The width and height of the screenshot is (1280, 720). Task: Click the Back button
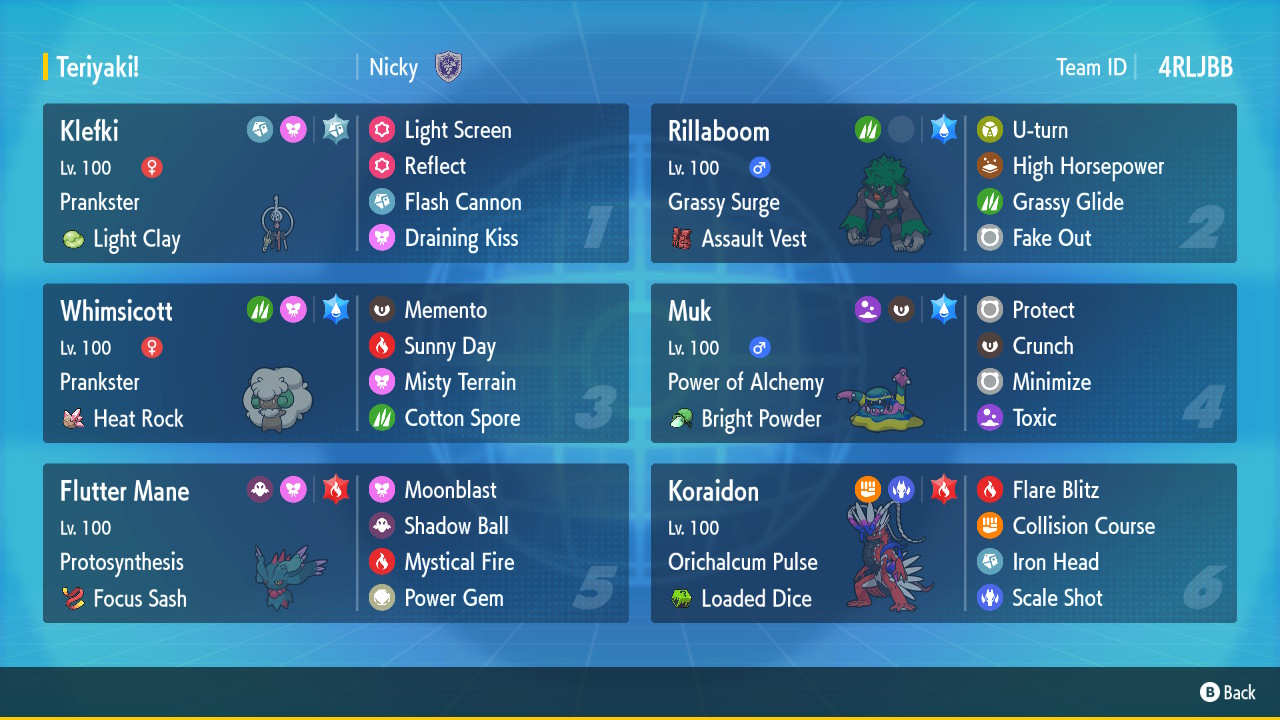pos(1228,692)
